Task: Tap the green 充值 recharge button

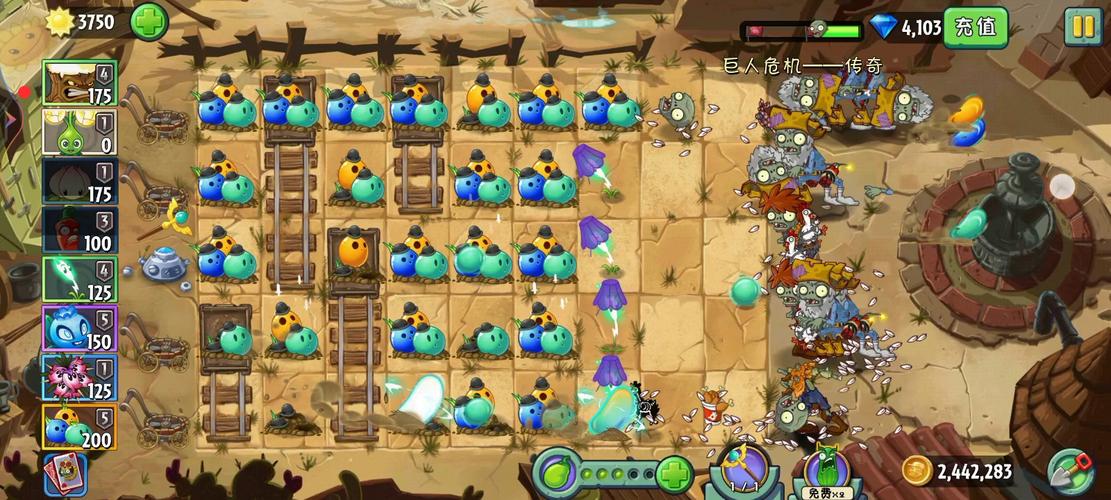Action: [975, 27]
